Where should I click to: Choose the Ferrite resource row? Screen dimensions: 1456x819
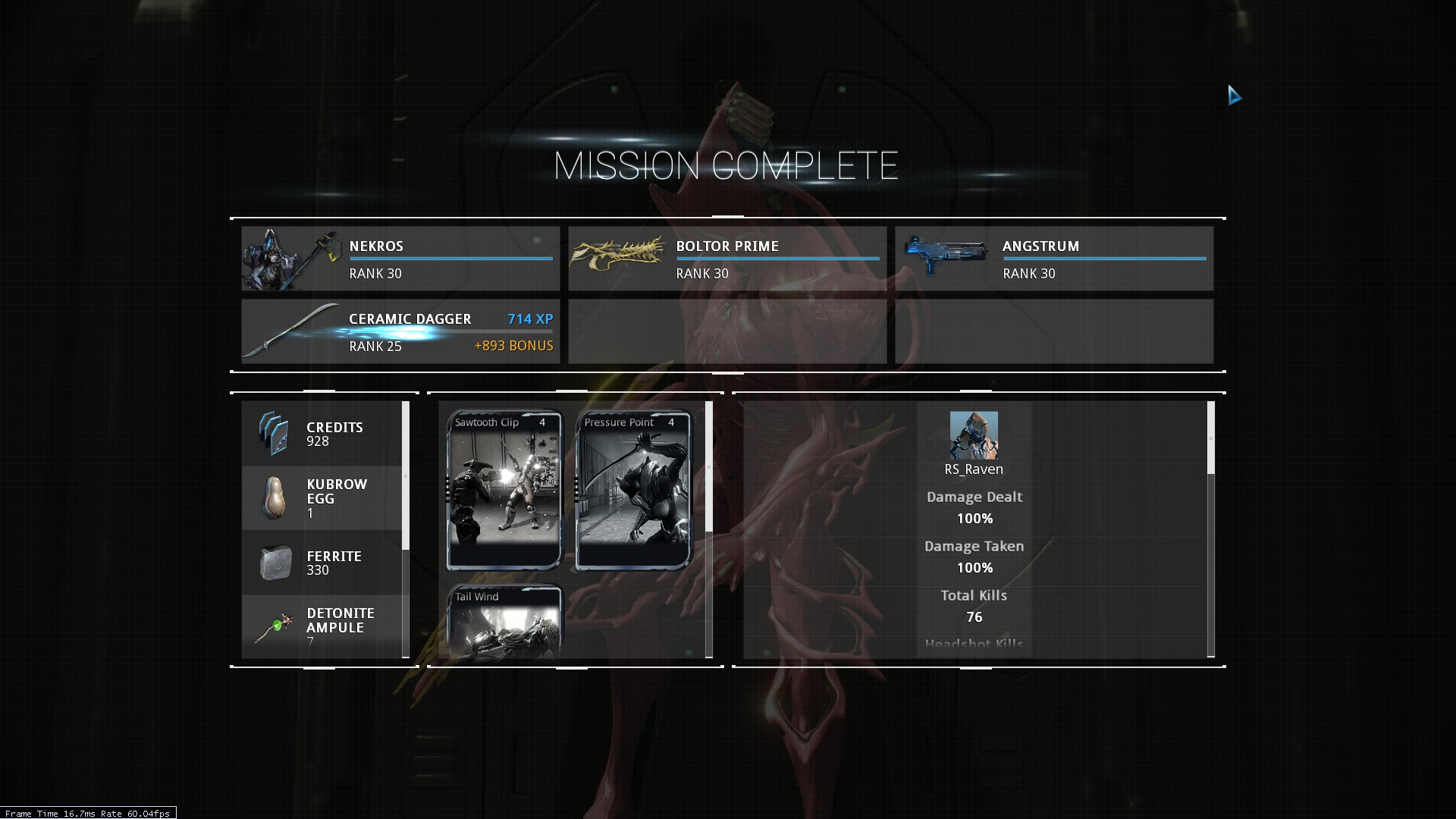(322, 563)
